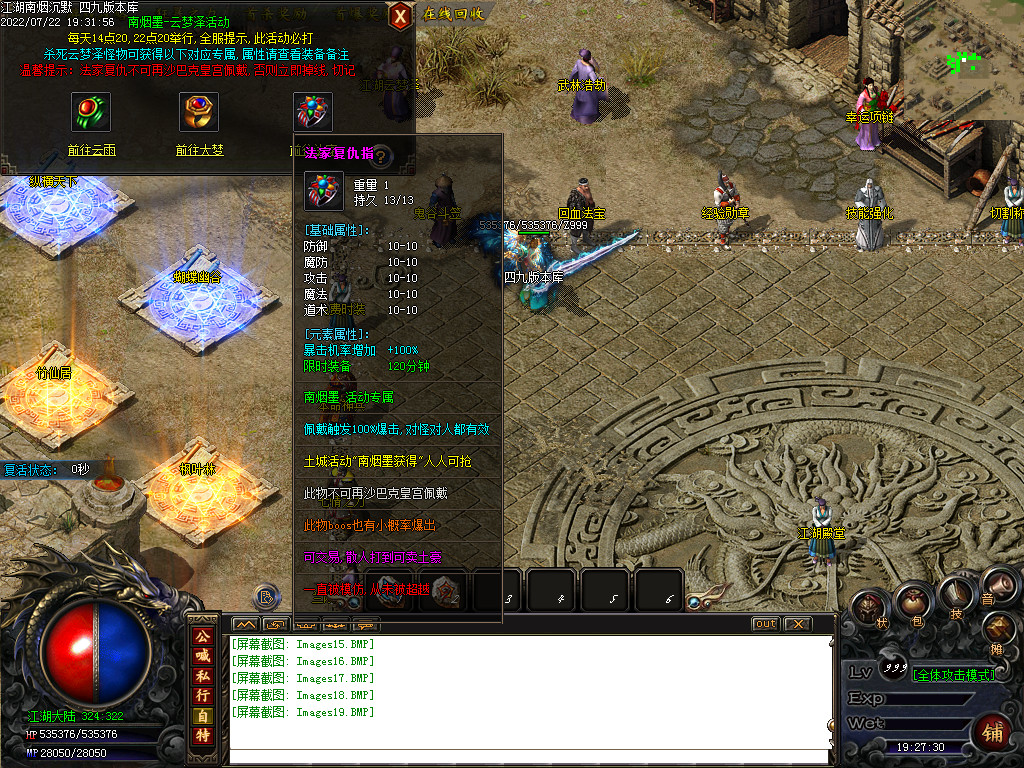
Task: Switch chat to the 私 private channel
Action: 203,676
